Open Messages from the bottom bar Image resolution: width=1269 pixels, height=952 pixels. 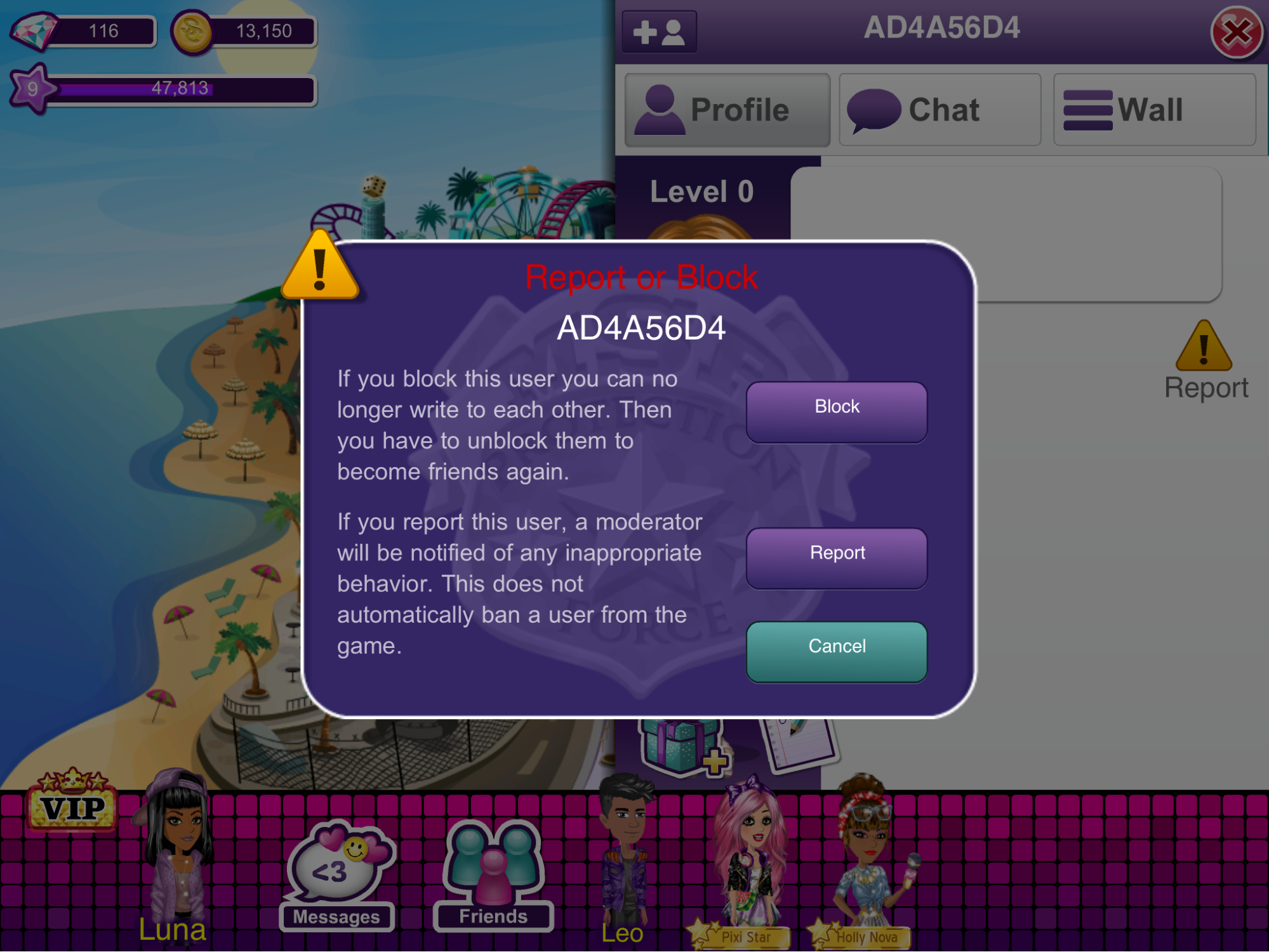pos(336,876)
